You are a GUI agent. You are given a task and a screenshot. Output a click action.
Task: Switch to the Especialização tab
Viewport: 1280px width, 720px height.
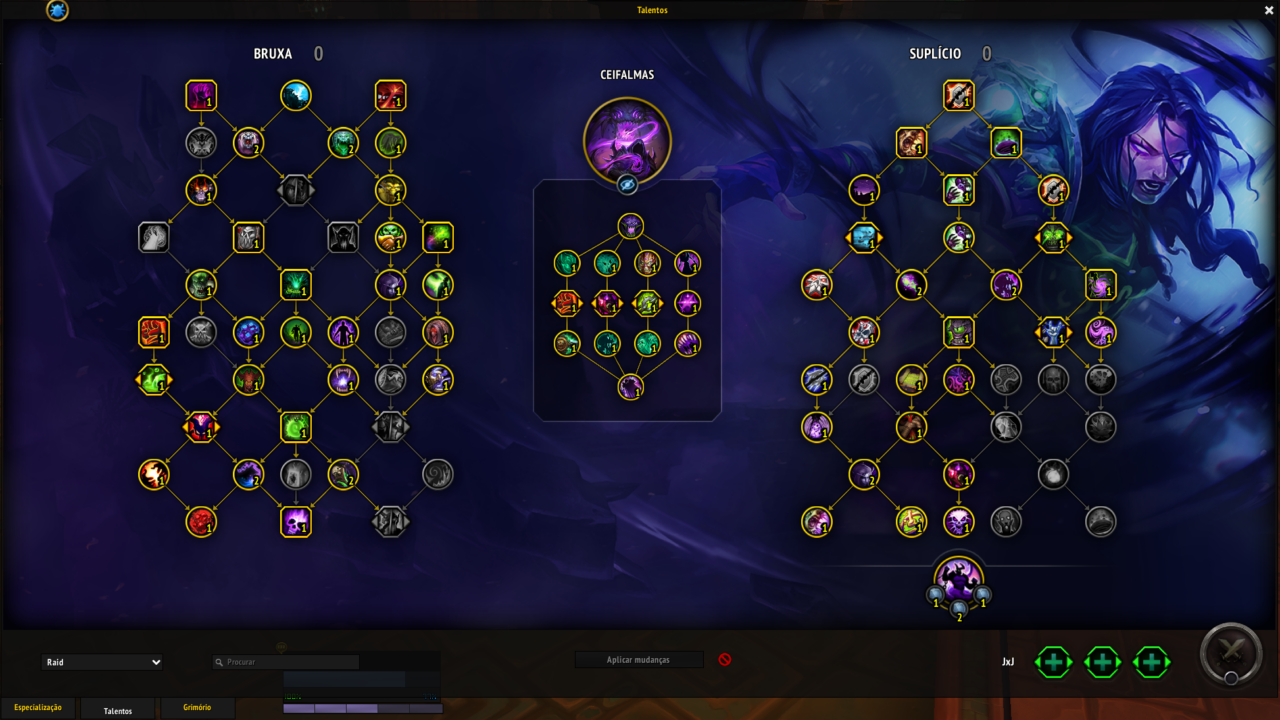coord(38,708)
